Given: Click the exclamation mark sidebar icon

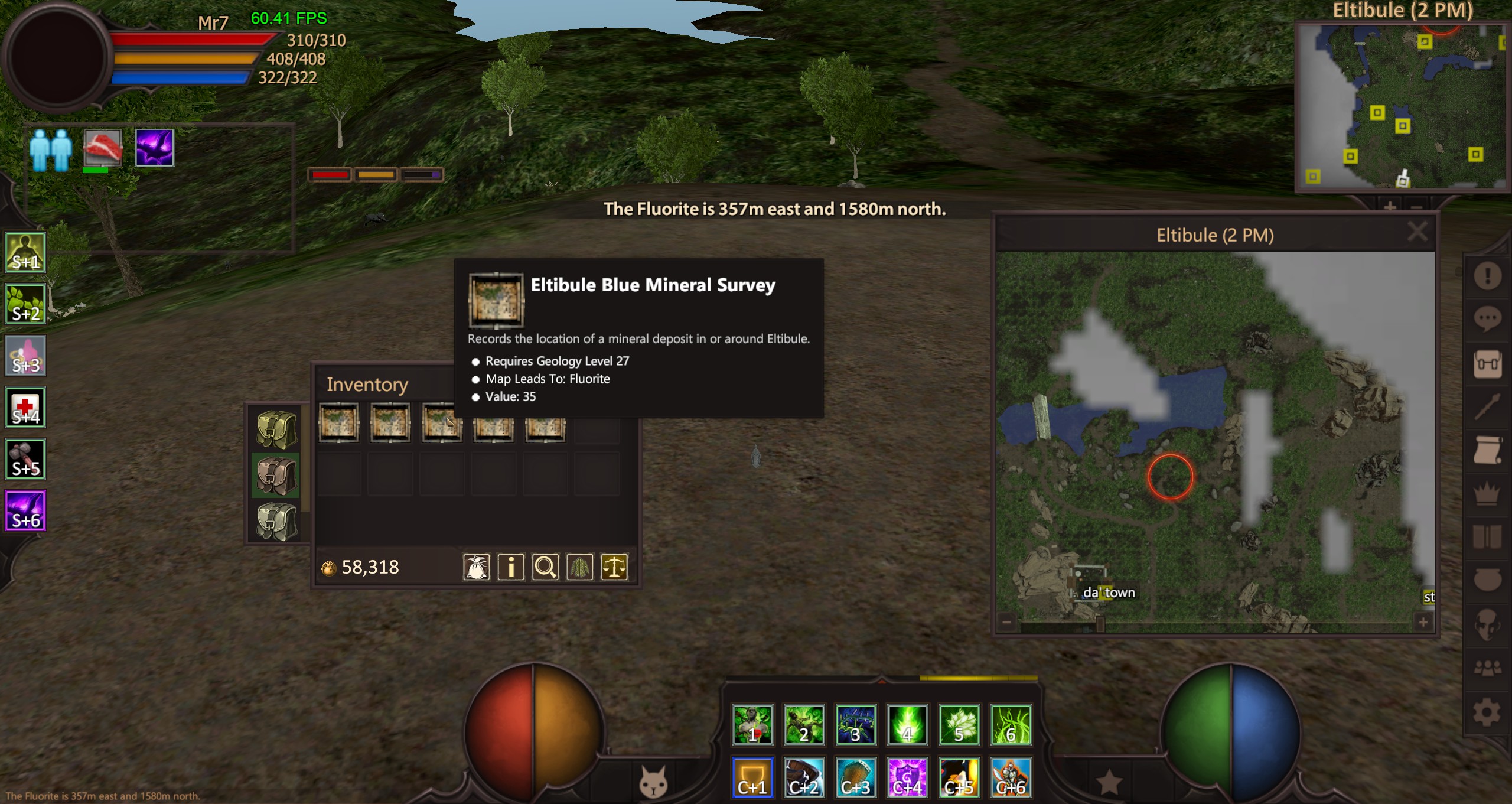Looking at the screenshot, I should click(x=1487, y=275).
